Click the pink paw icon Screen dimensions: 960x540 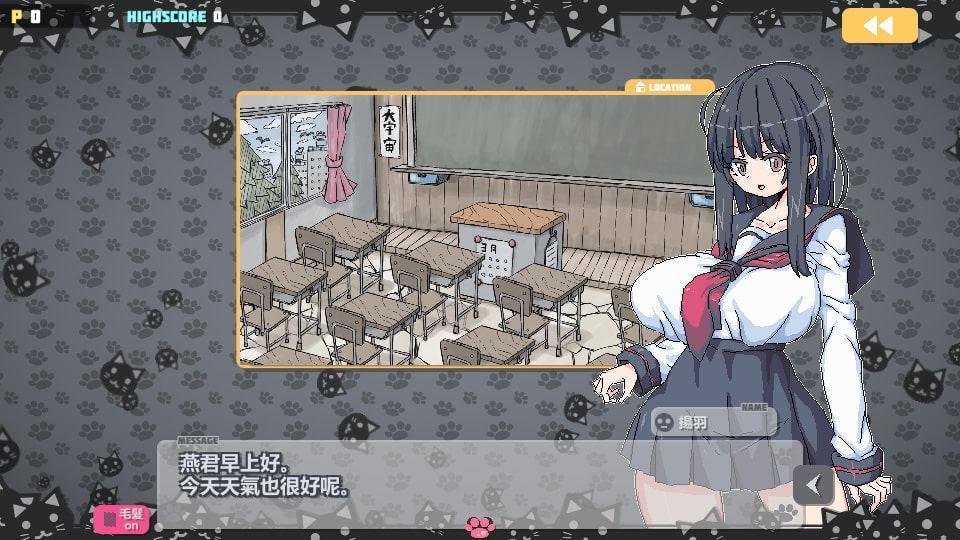pyautogui.click(x=479, y=525)
